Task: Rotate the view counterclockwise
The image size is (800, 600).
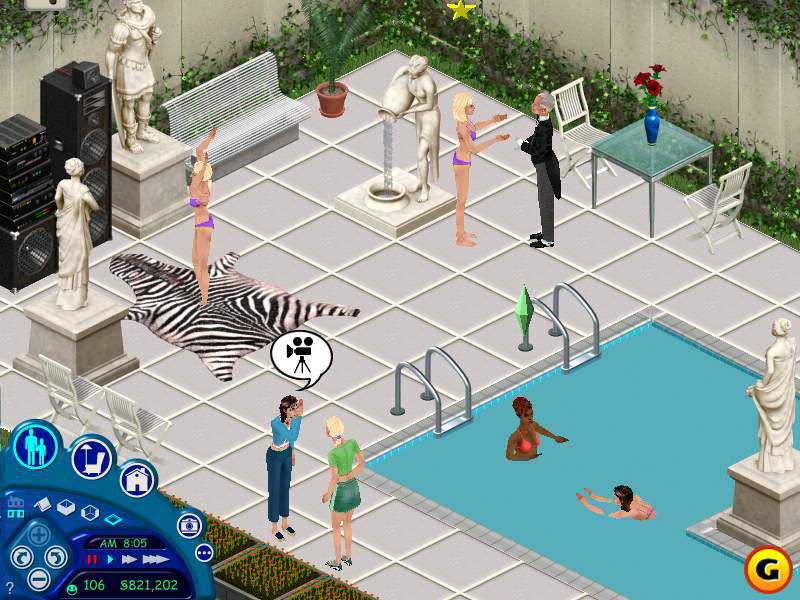Action: tap(20, 557)
